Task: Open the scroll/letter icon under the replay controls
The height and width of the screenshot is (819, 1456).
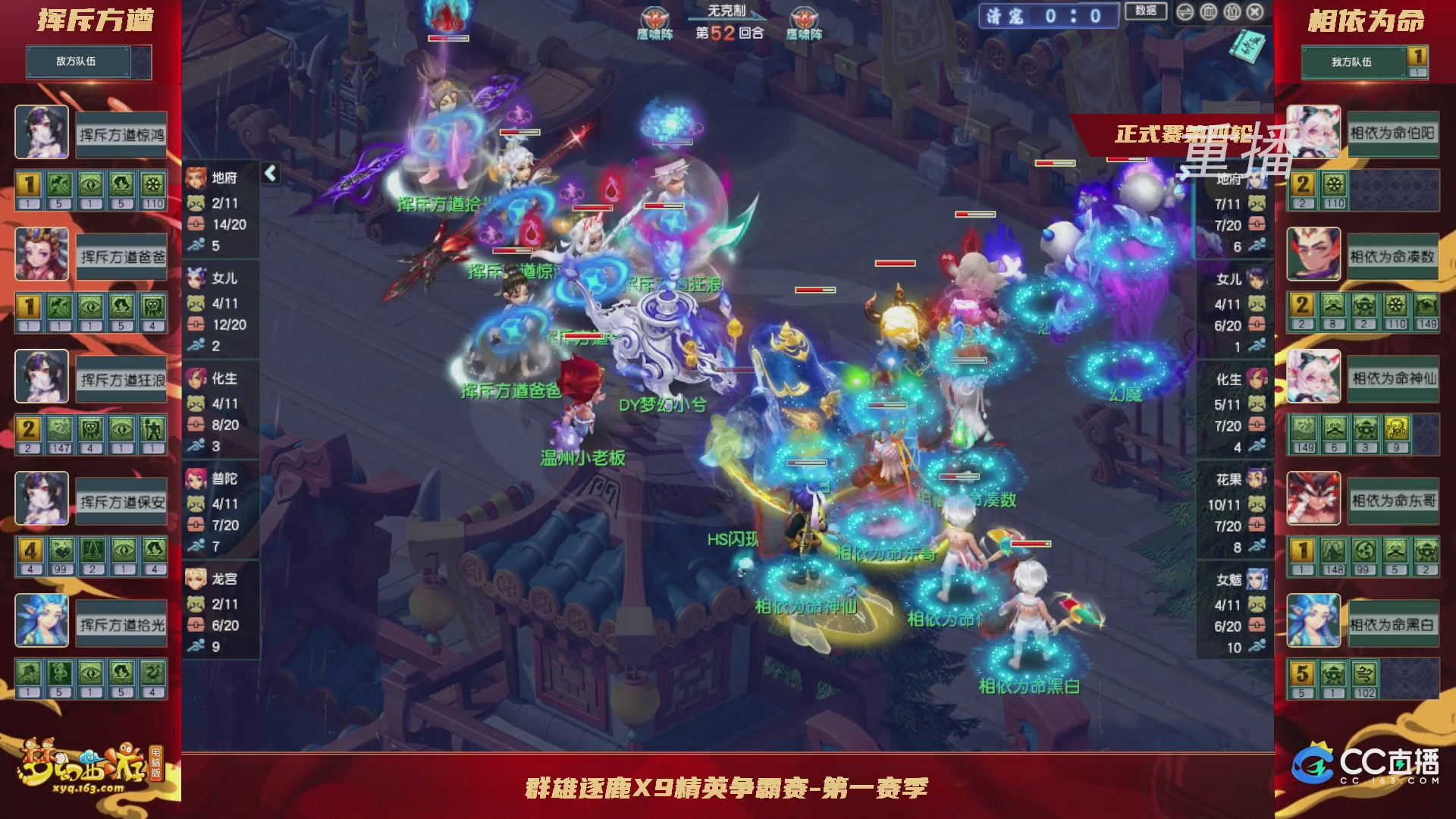Action: [1247, 47]
